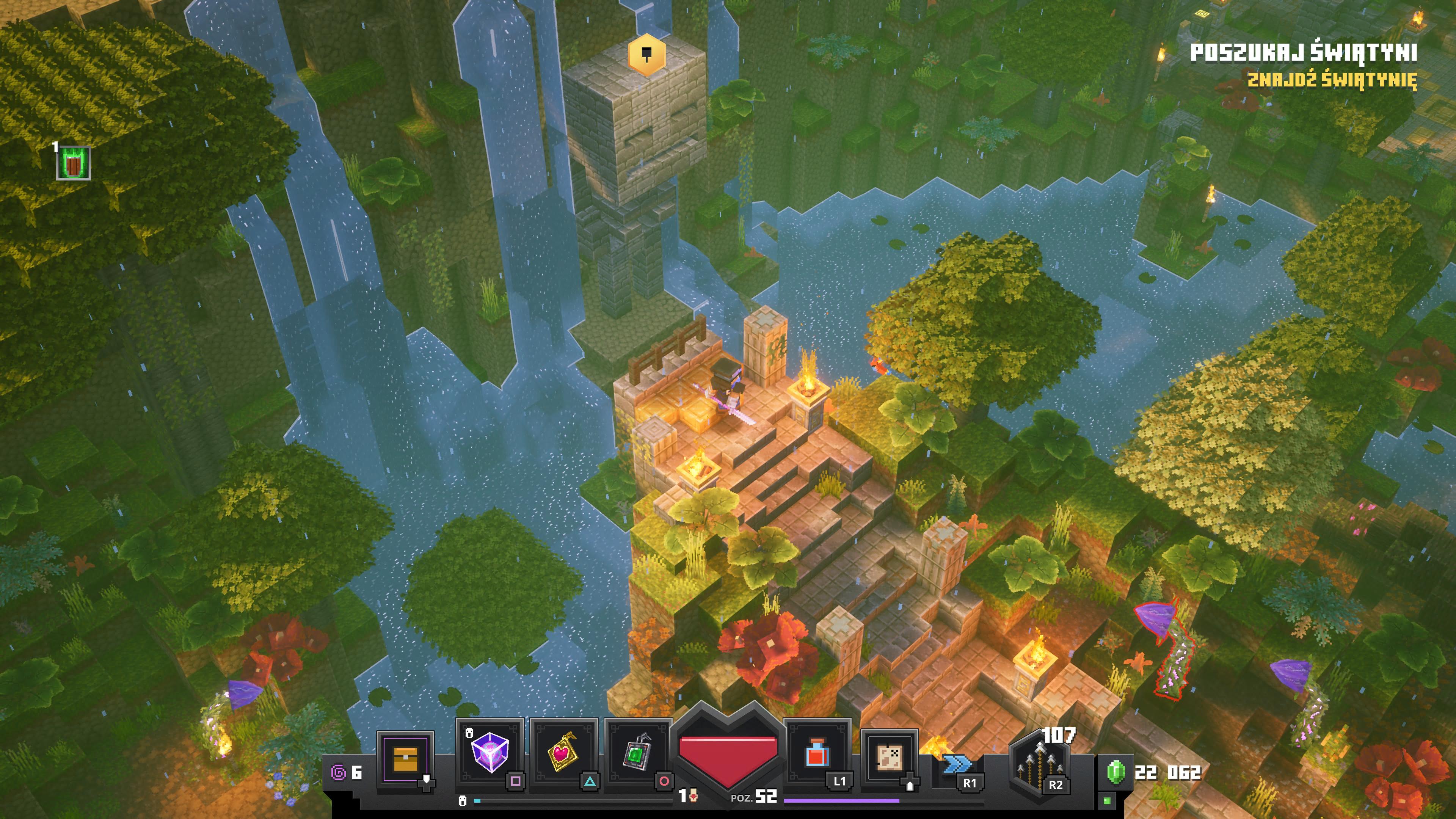This screenshot has height=819, width=1456.
Task: Open the inventory chest icon
Action: coord(405,758)
